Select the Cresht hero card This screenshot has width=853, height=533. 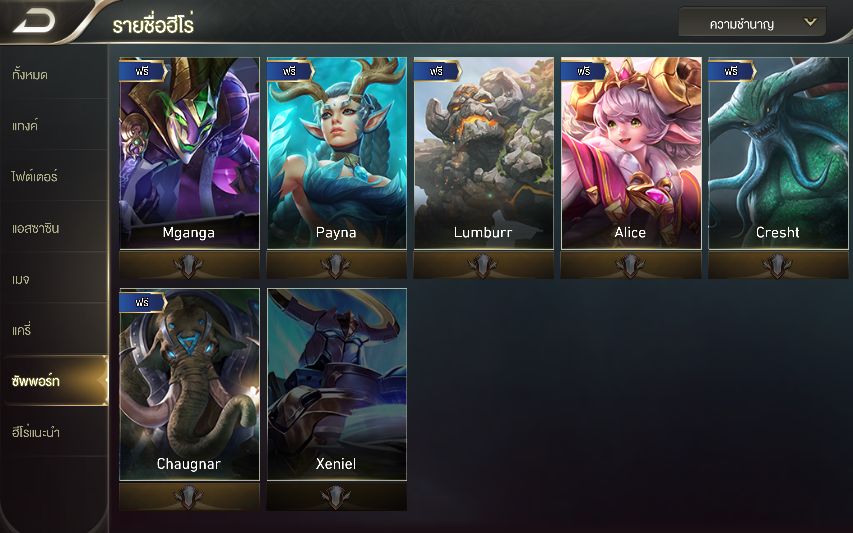coord(778,153)
